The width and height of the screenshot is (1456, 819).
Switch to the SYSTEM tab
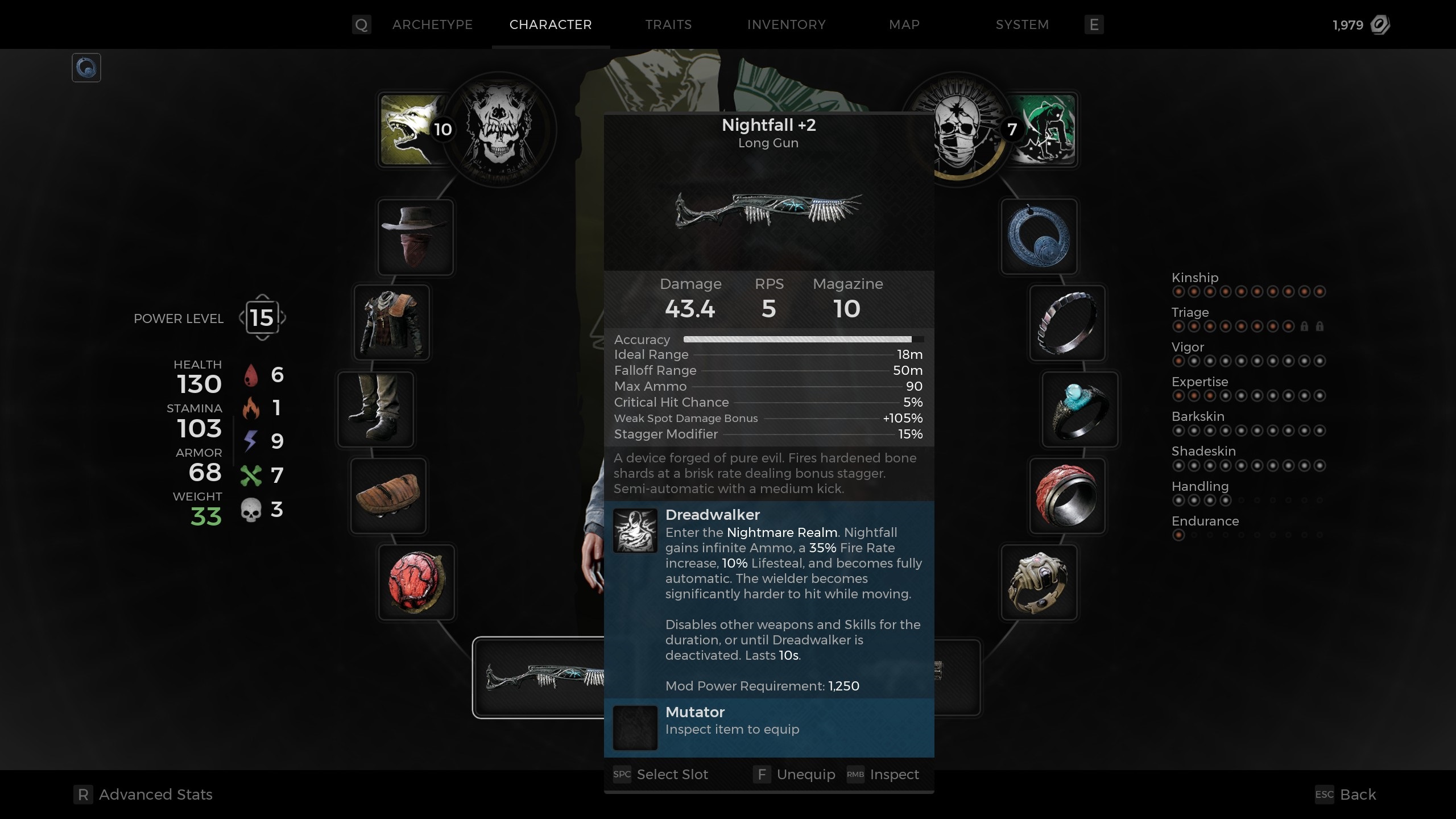point(1021,24)
